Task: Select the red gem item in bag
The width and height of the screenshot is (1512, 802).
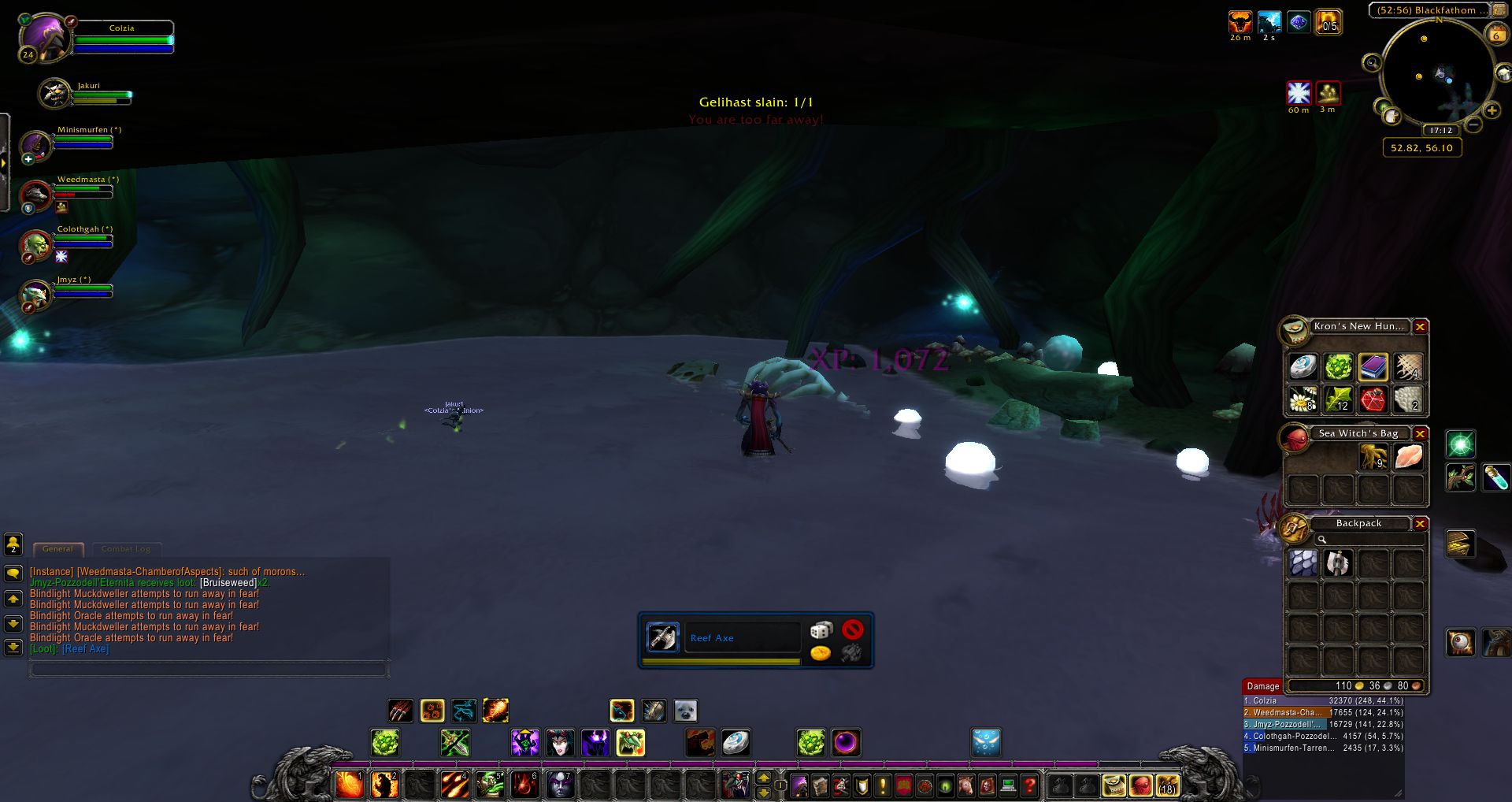Action: (x=1373, y=400)
